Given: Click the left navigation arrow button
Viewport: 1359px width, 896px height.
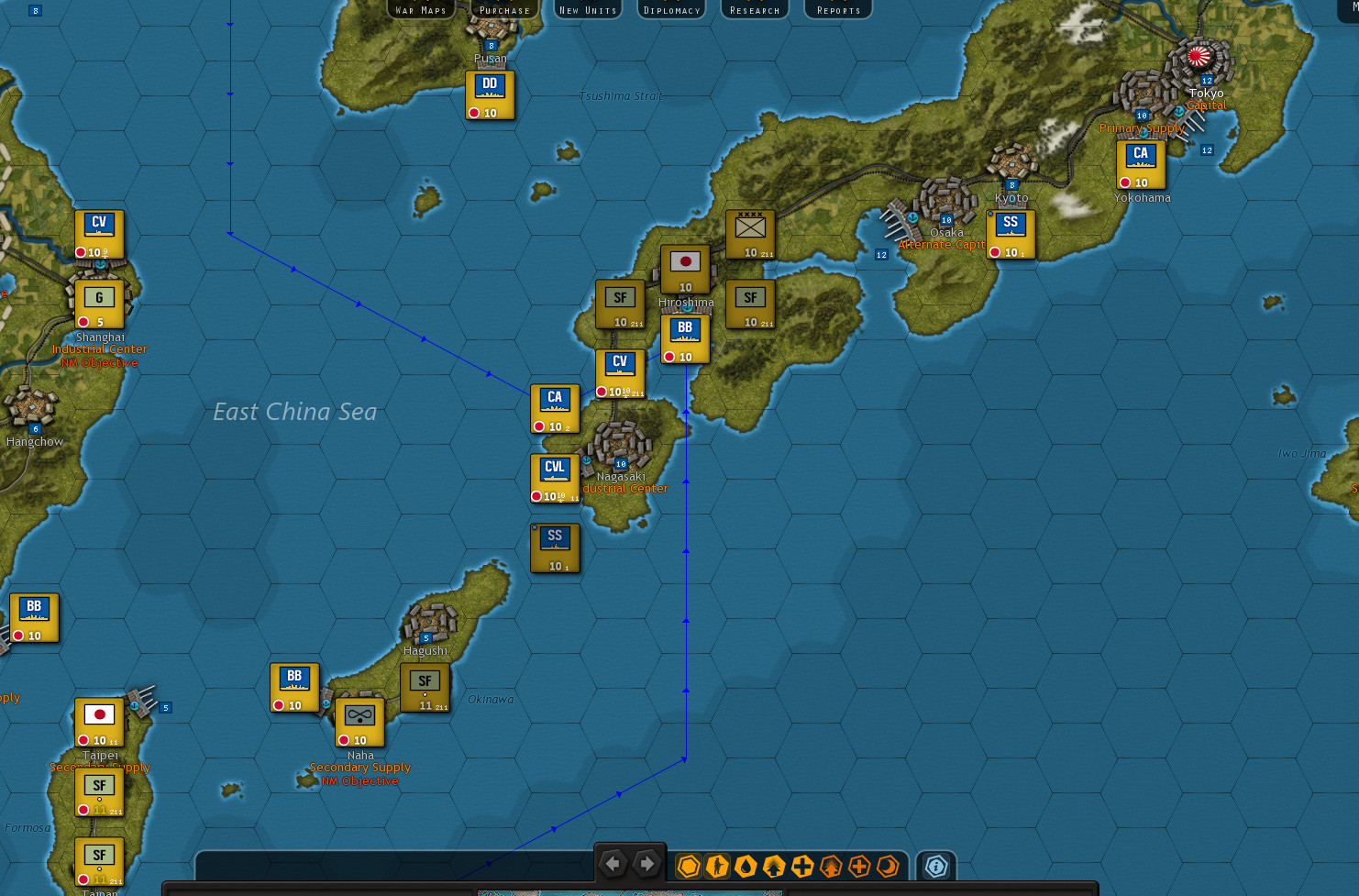Looking at the screenshot, I should pos(613,863).
